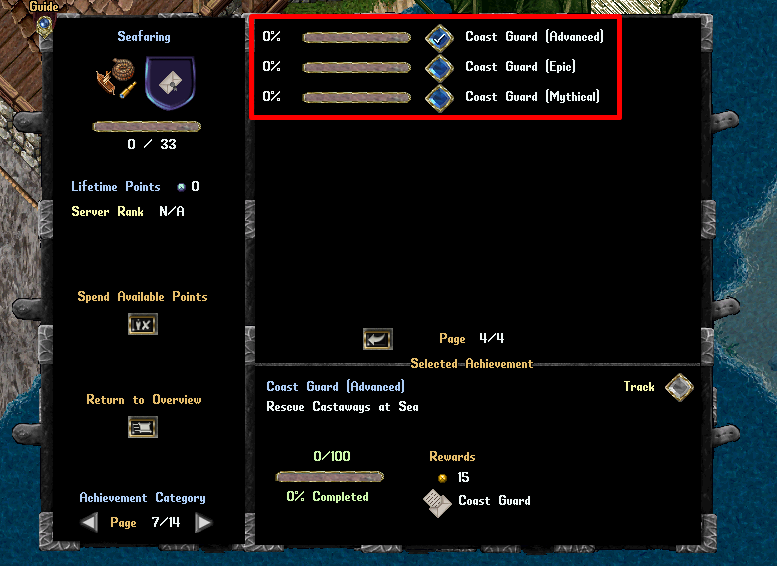Show the previous achievement category
777x566 pixels.
click(90, 523)
